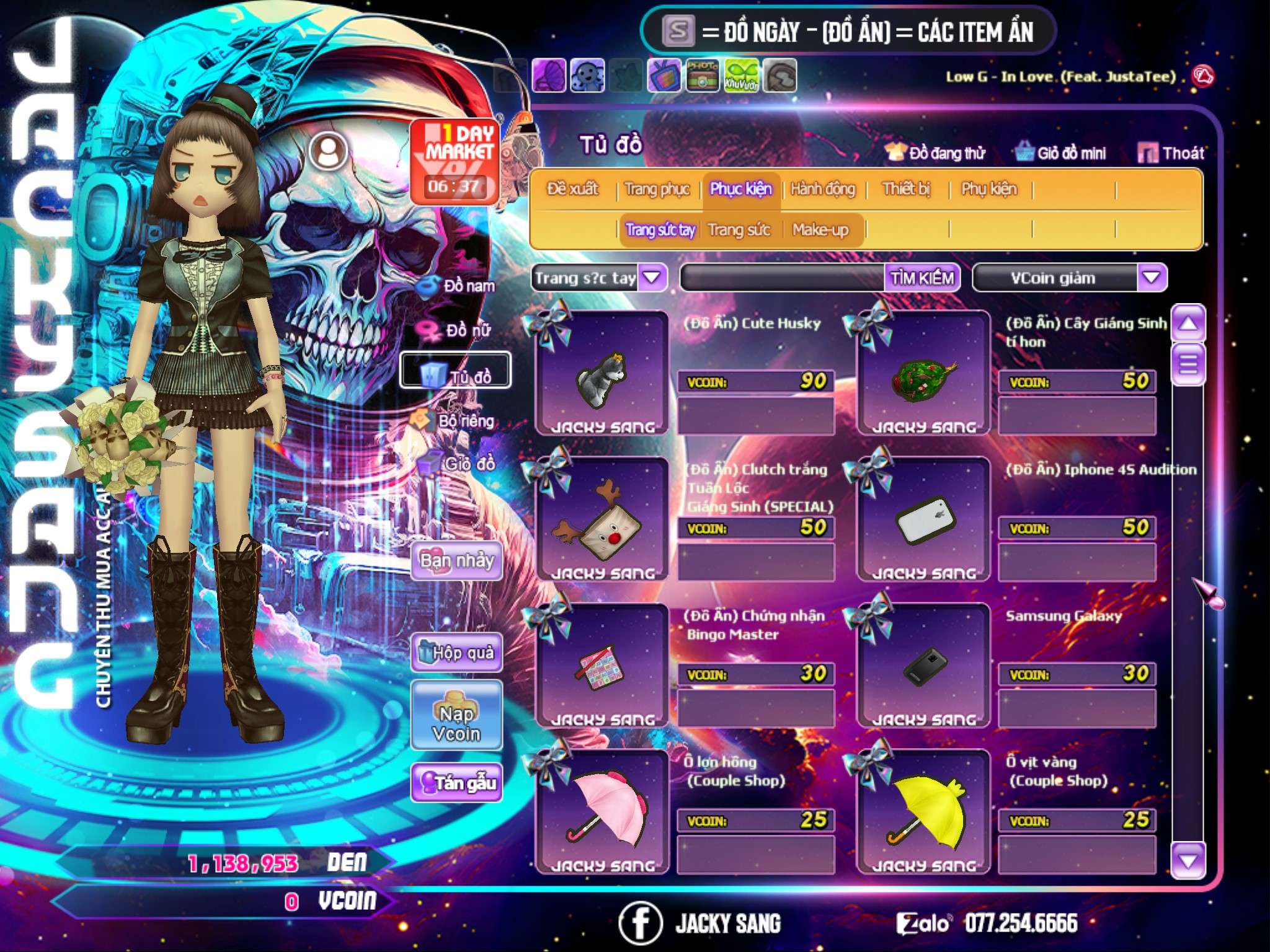Click the Nạp Vcoin button
The width and height of the screenshot is (1270, 952).
click(456, 723)
